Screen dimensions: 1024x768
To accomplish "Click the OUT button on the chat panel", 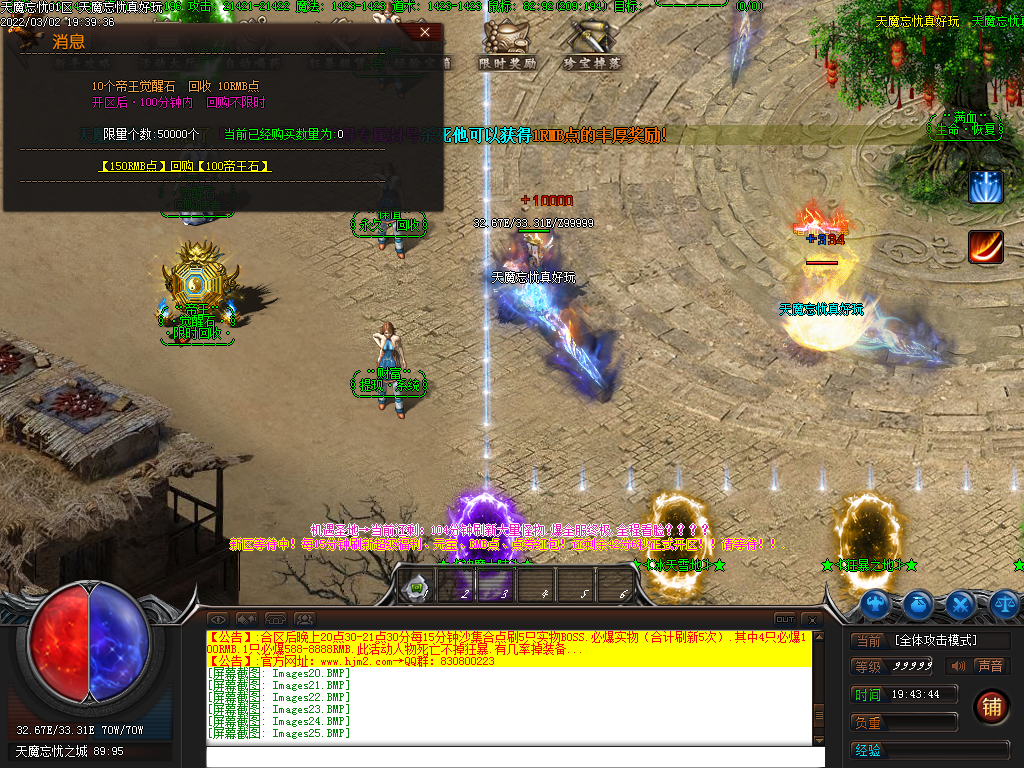I will 785,619.
